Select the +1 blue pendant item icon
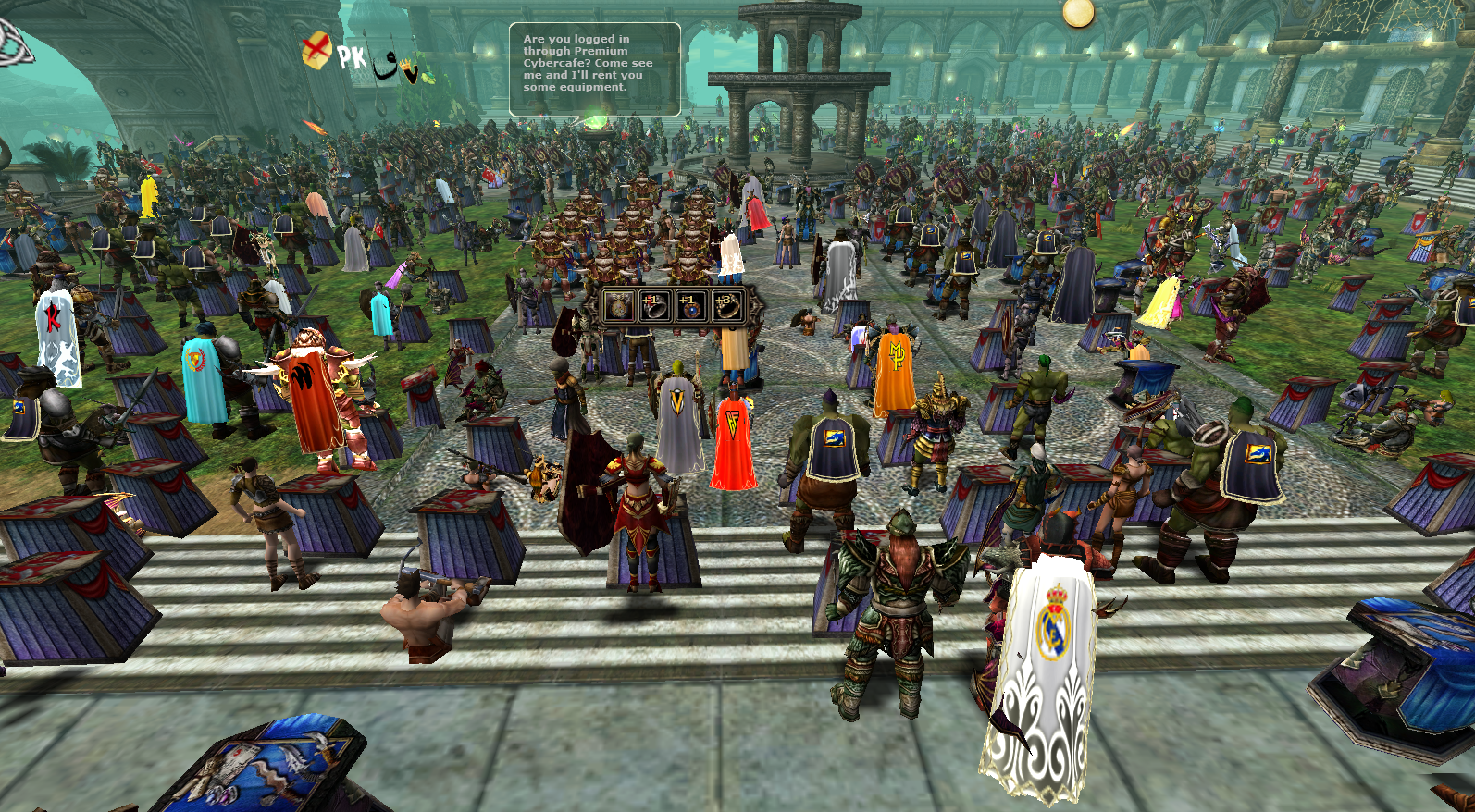The width and height of the screenshot is (1475, 812). coord(690,306)
